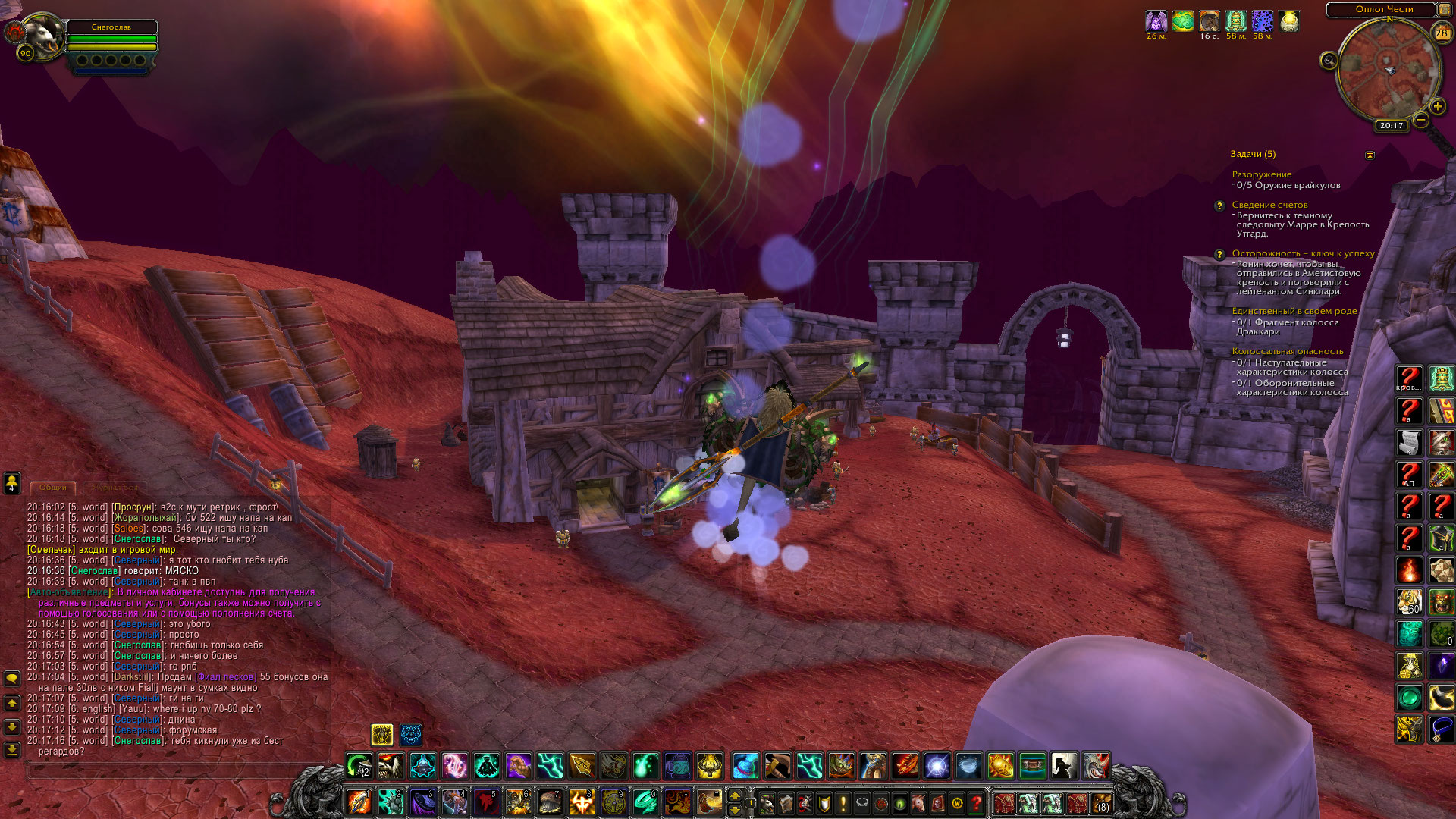Activate the blue ox stance icon
This screenshot has width=1456, height=819.
[411, 734]
